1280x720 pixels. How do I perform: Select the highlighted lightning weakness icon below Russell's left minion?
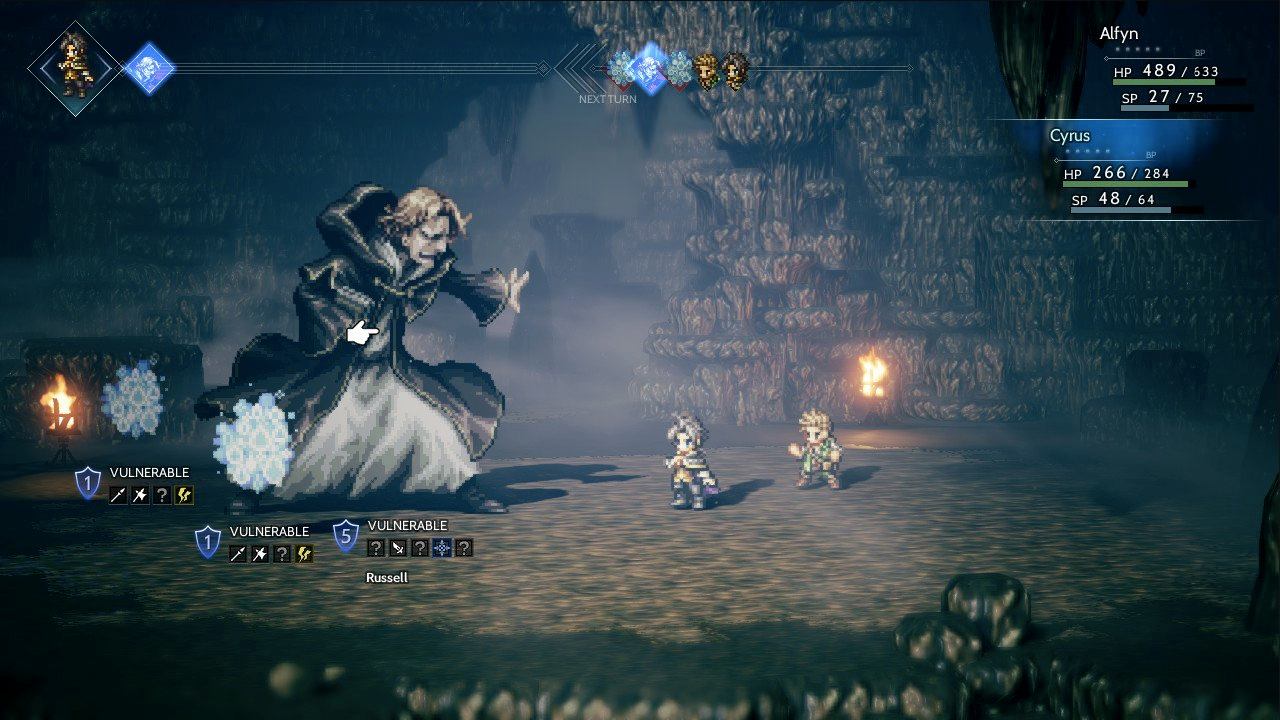pyautogui.click(x=303, y=553)
